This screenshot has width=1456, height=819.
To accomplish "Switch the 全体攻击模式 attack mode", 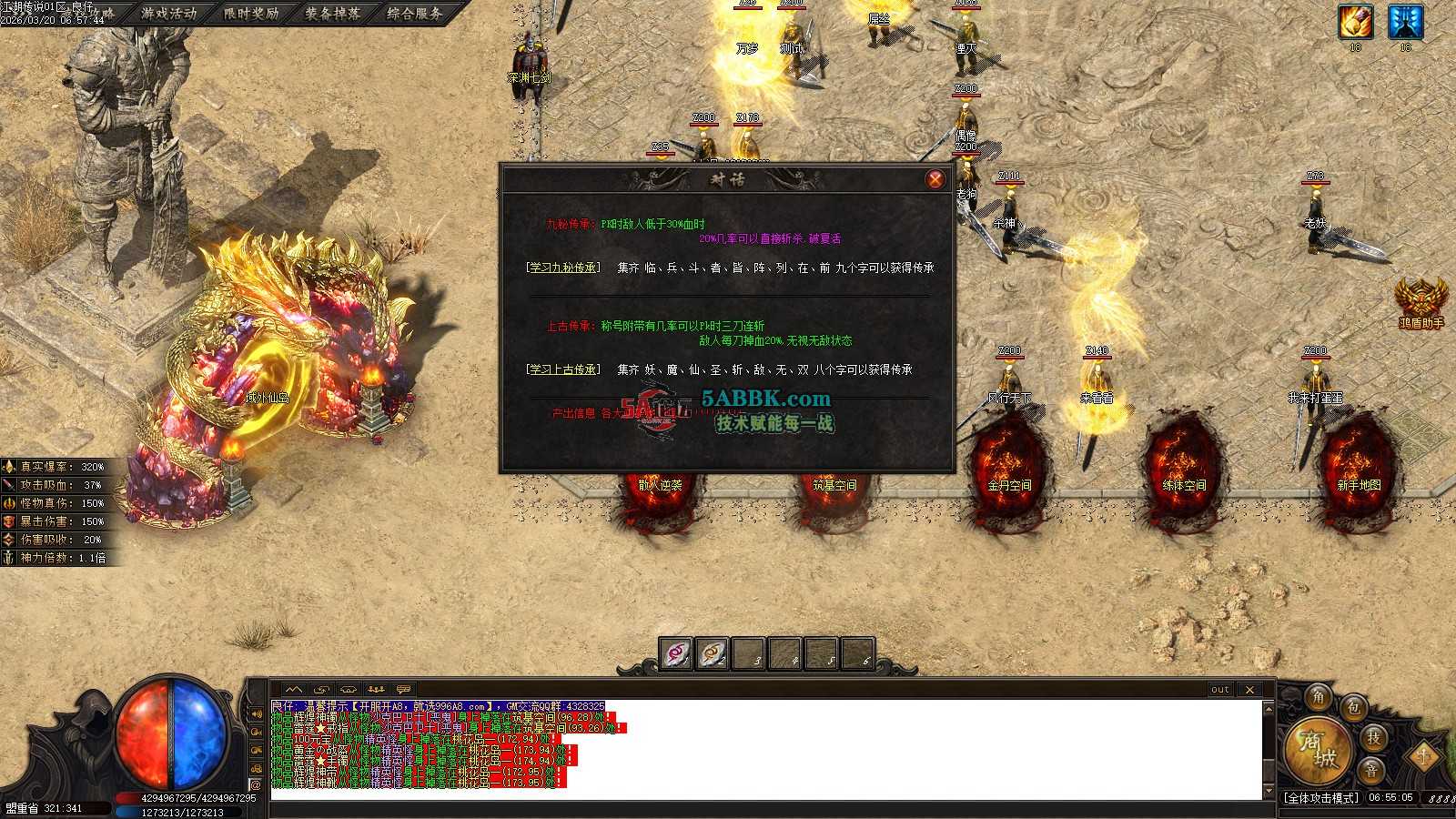I will point(1320,798).
